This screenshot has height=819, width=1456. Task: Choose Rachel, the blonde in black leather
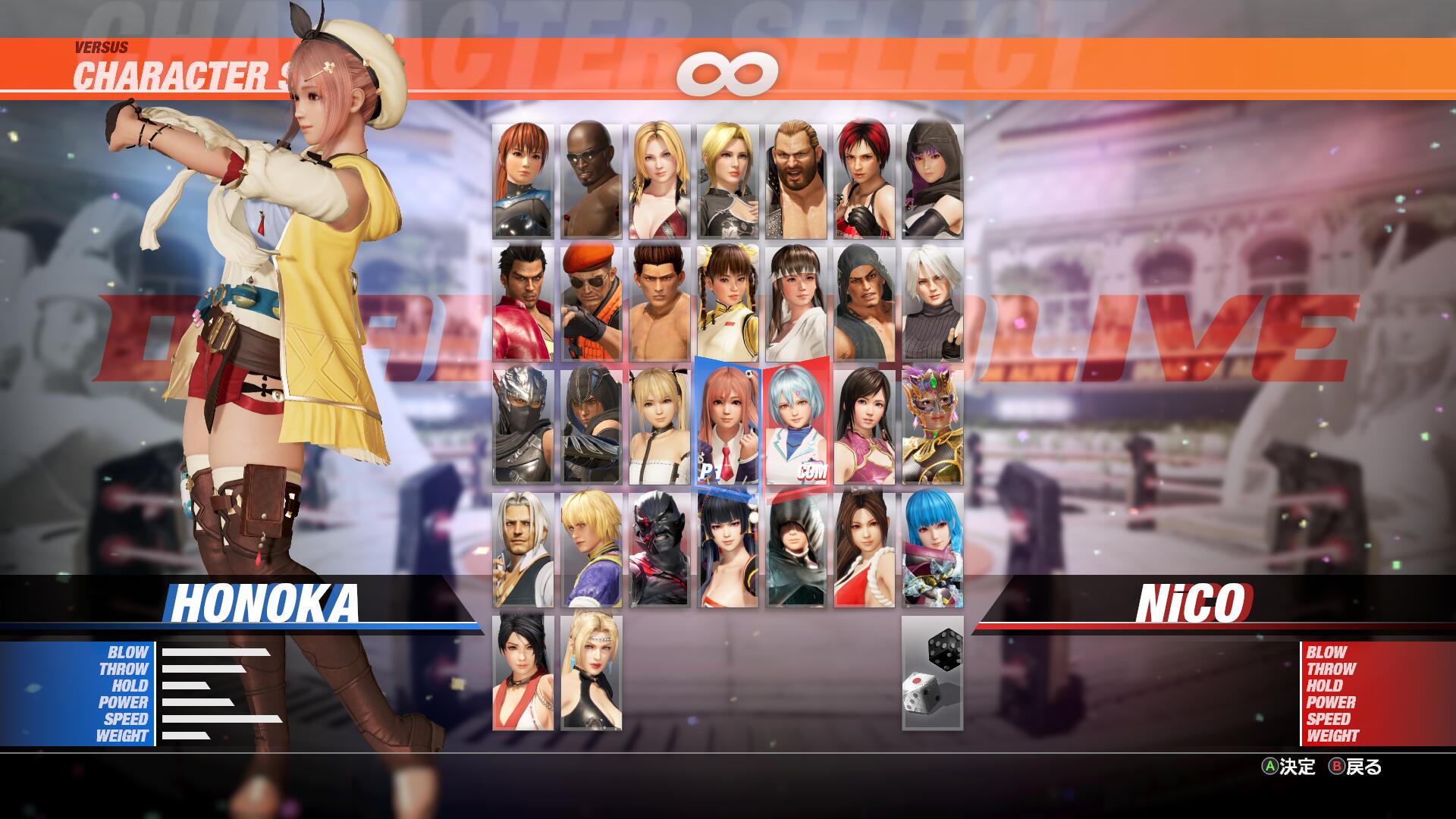(591, 672)
